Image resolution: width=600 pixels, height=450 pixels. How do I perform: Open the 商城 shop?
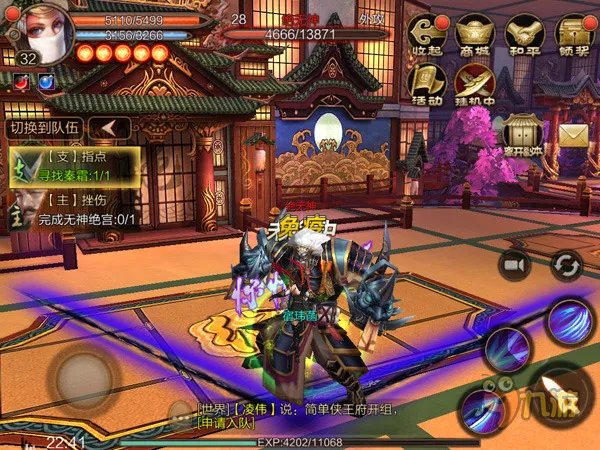click(x=475, y=33)
